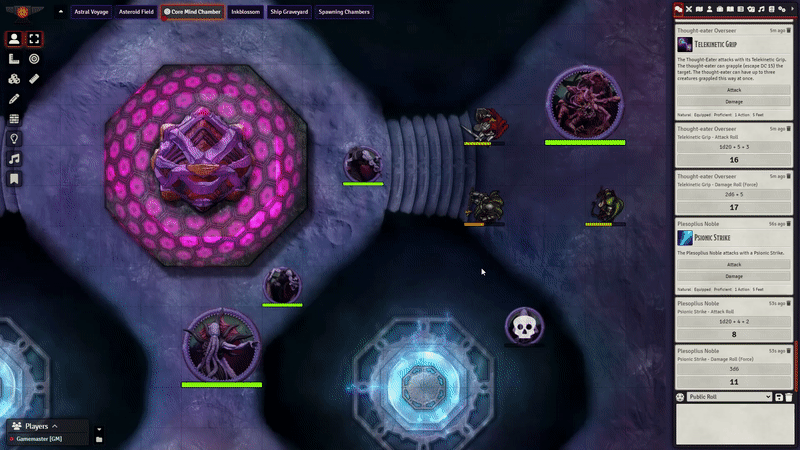Viewport: 800px width, 450px height.
Task: Roll Damage for Psionic Strike
Action: (x=734, y=276)
